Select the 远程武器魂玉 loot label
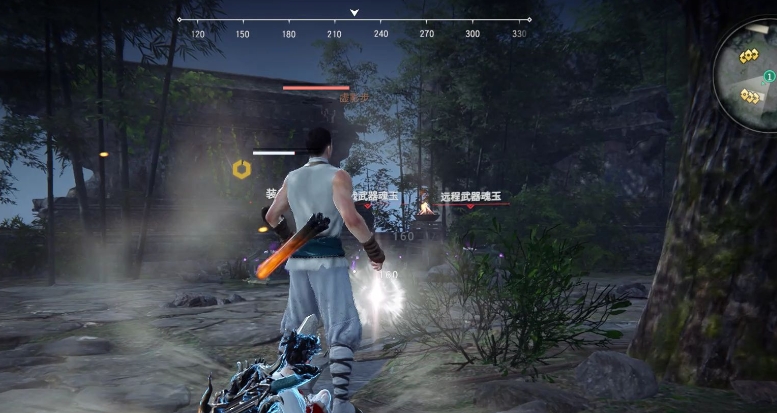777x413 pixels. point(470,197)
